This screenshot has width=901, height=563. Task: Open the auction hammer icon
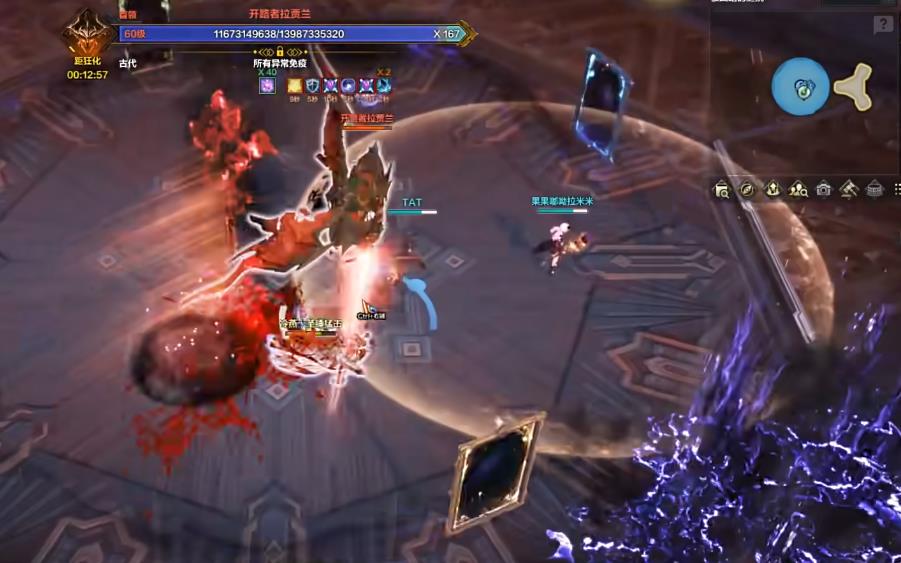click(849, 189)
